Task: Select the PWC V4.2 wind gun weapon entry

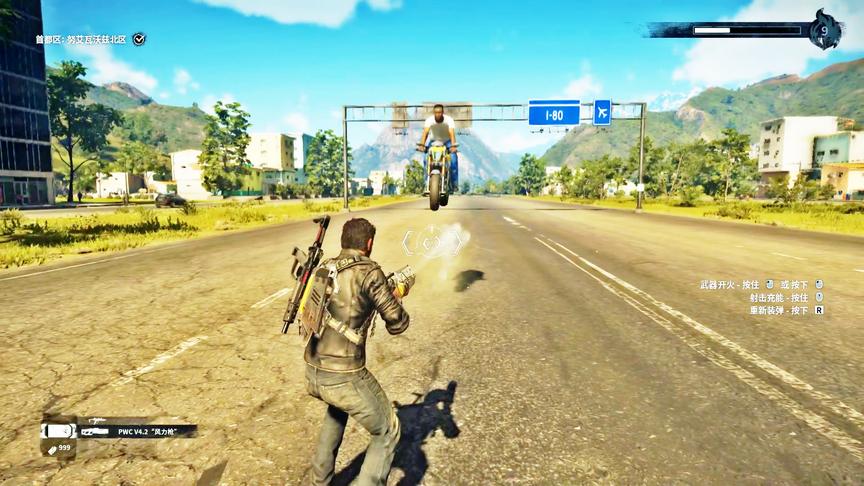Action: [150, 431]
